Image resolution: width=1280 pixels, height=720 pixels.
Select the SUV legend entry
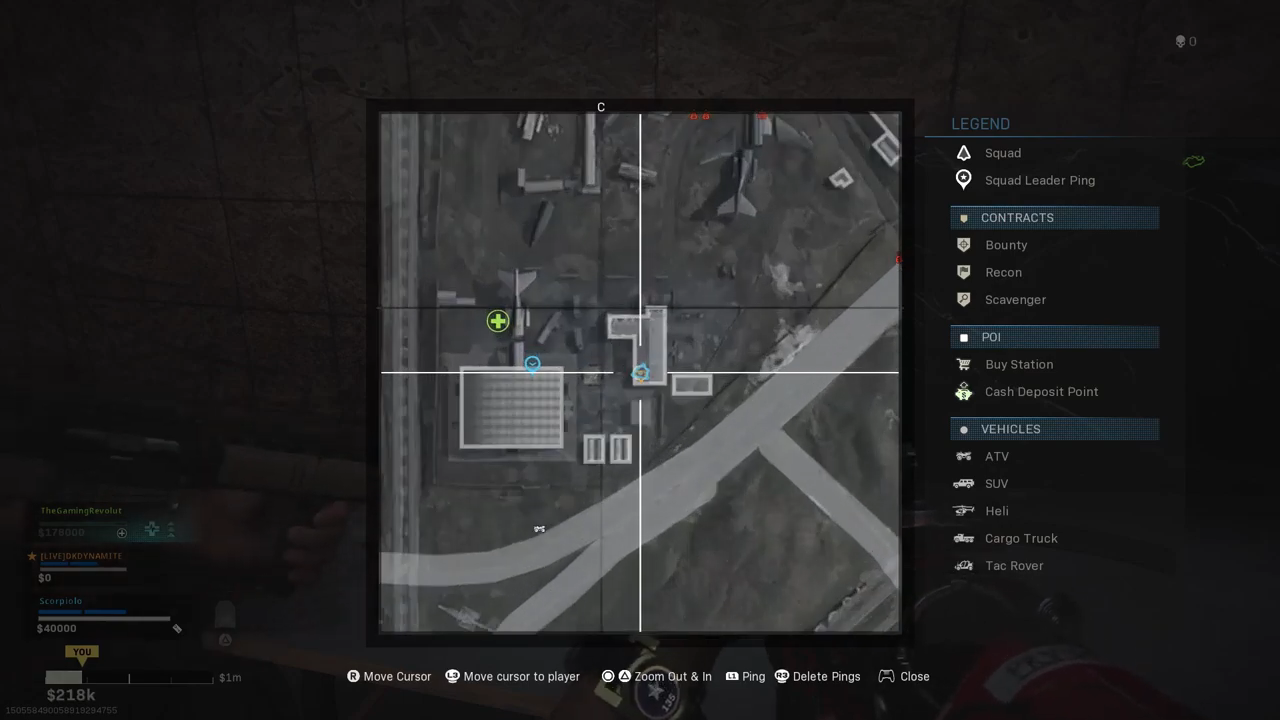pos(996,483)
